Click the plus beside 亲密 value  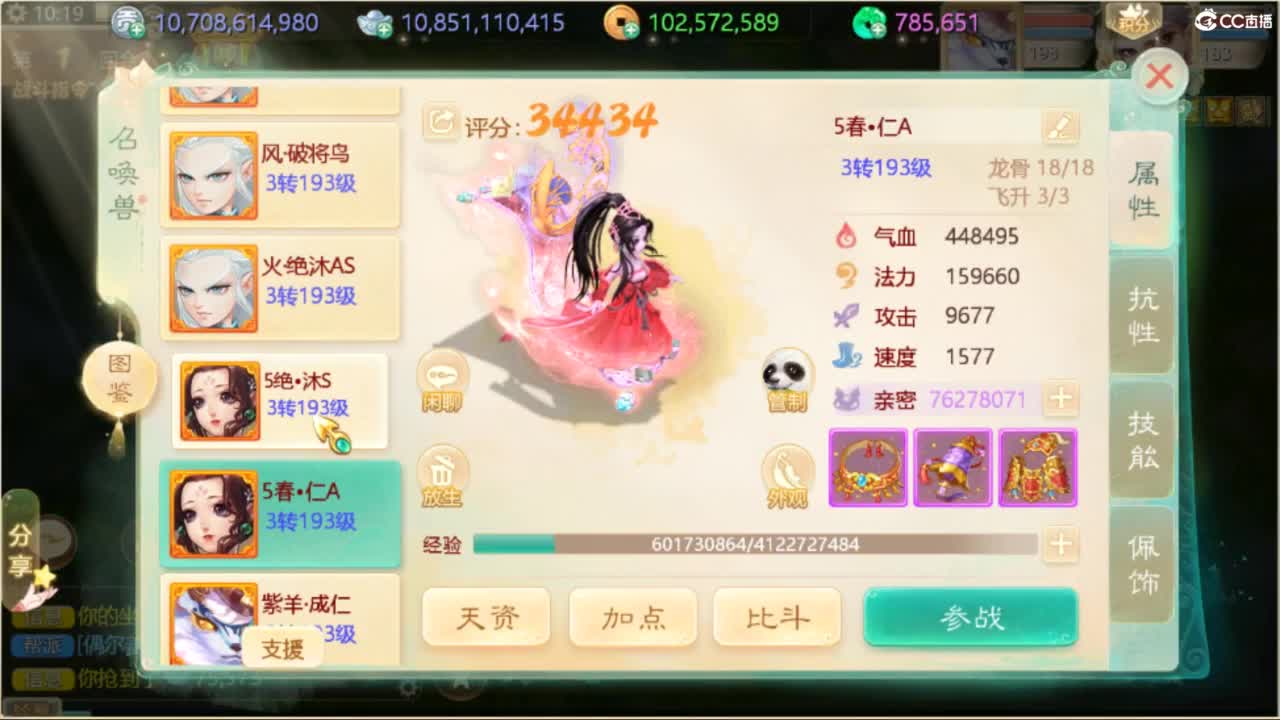[x=1061, y=398]
